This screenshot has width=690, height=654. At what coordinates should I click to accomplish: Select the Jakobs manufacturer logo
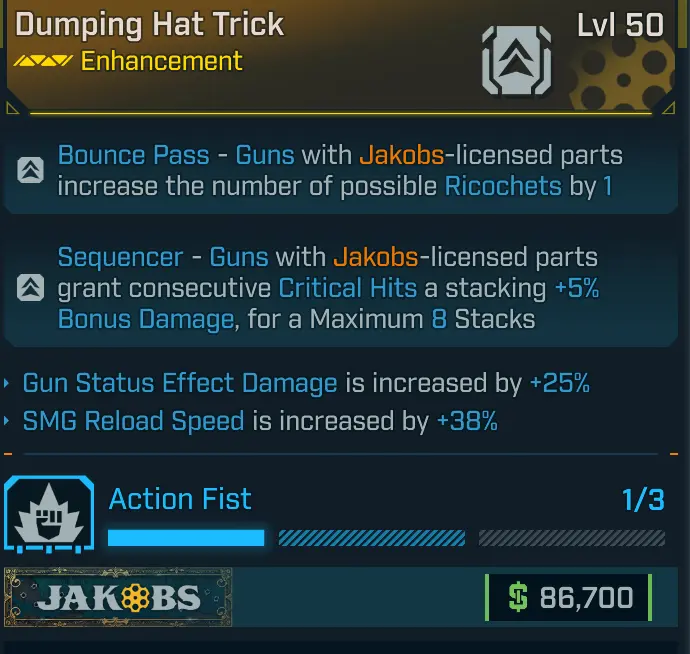[118, 598]
